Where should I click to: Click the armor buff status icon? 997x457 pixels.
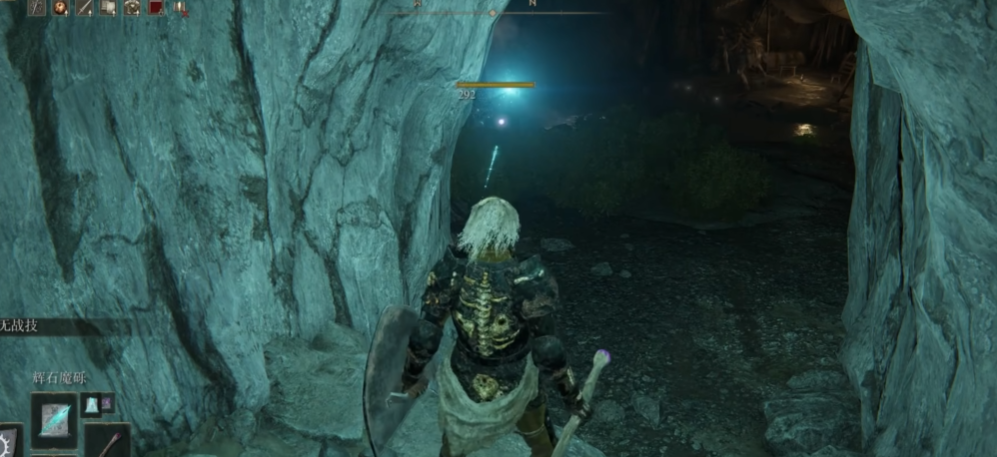pos(132,8)
